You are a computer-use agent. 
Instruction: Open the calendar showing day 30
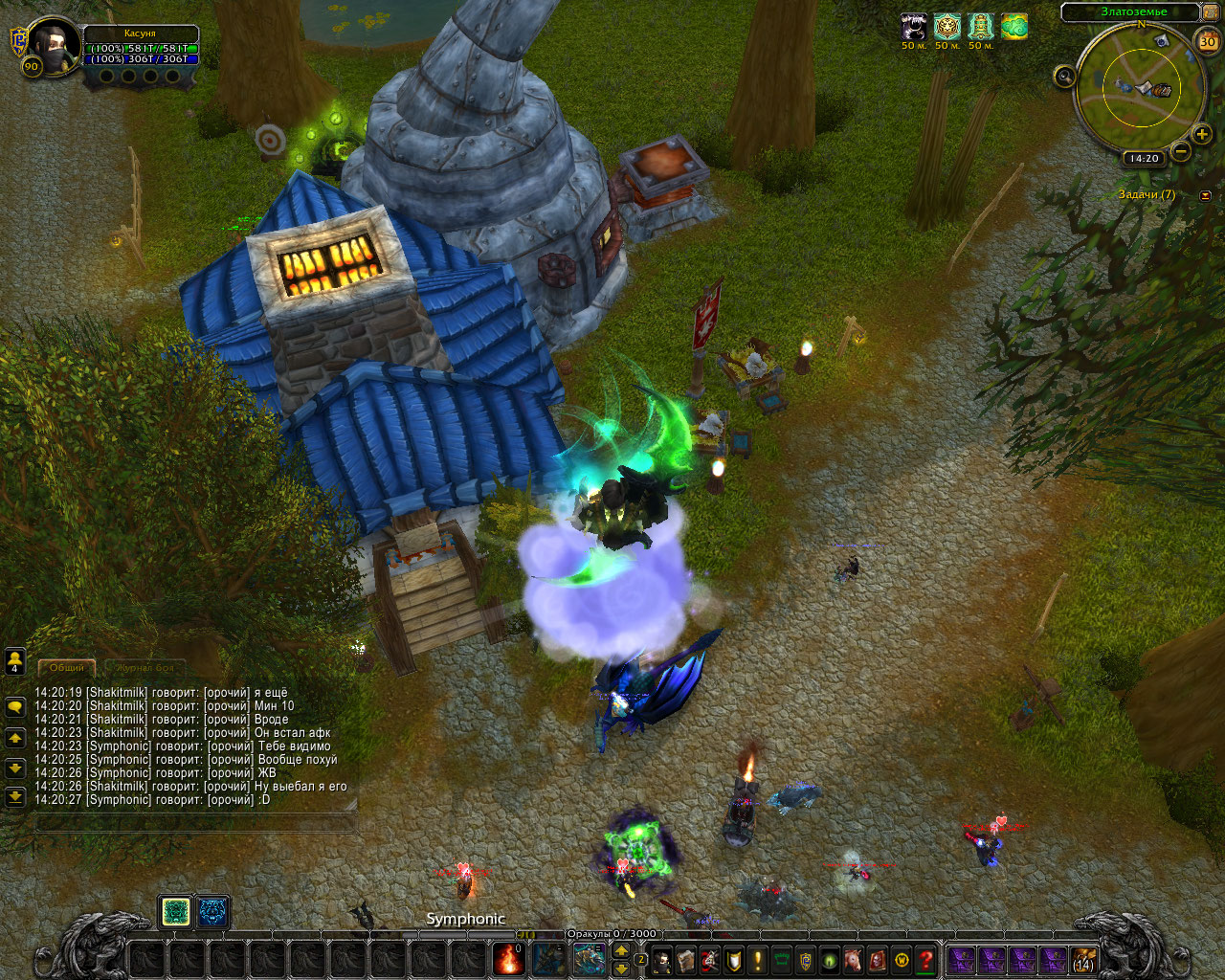point(1208,41)
